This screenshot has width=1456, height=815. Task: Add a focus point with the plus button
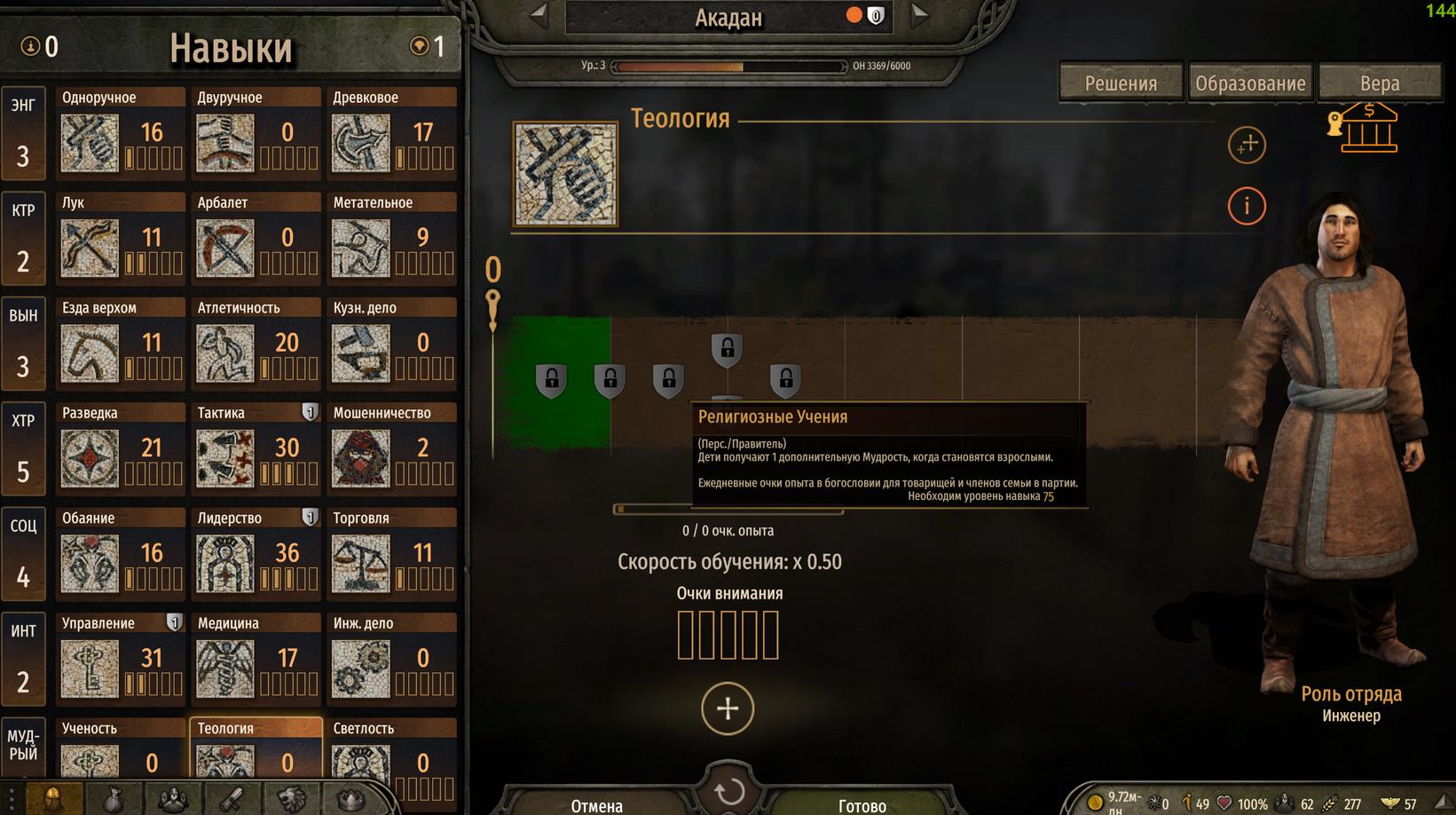pyautogui.click(x=728, y=708)
